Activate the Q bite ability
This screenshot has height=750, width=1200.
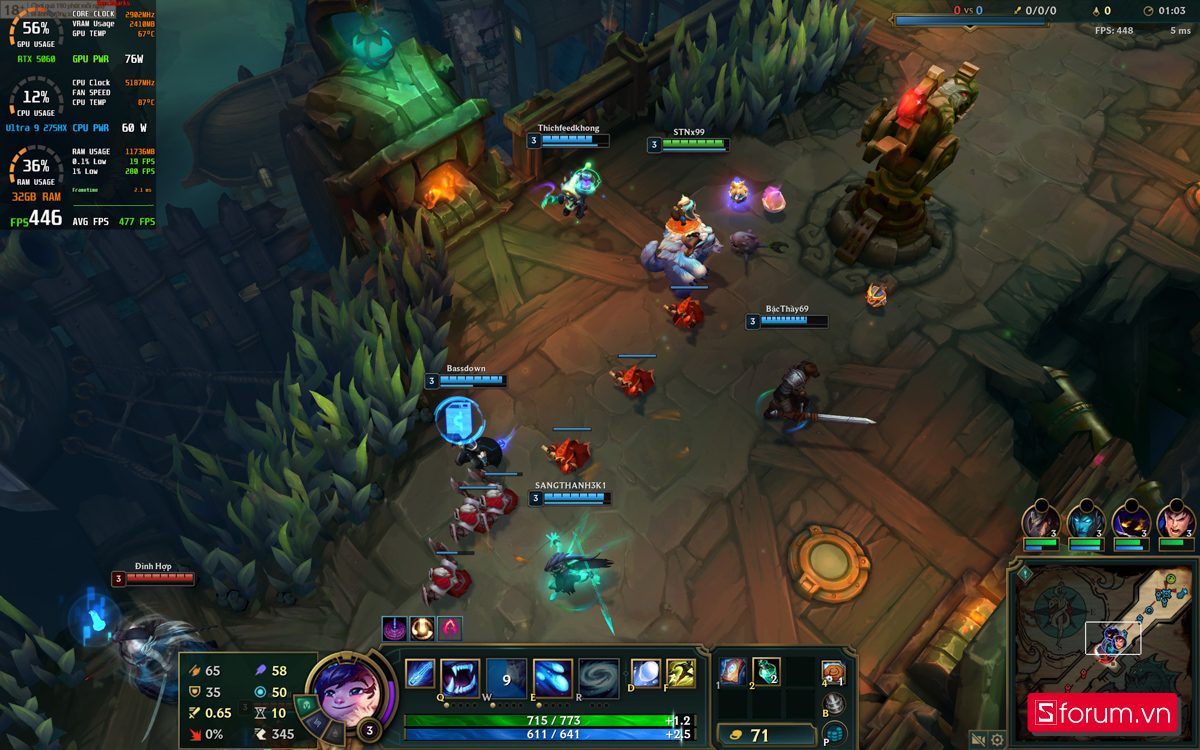click(x=460, y=677)
